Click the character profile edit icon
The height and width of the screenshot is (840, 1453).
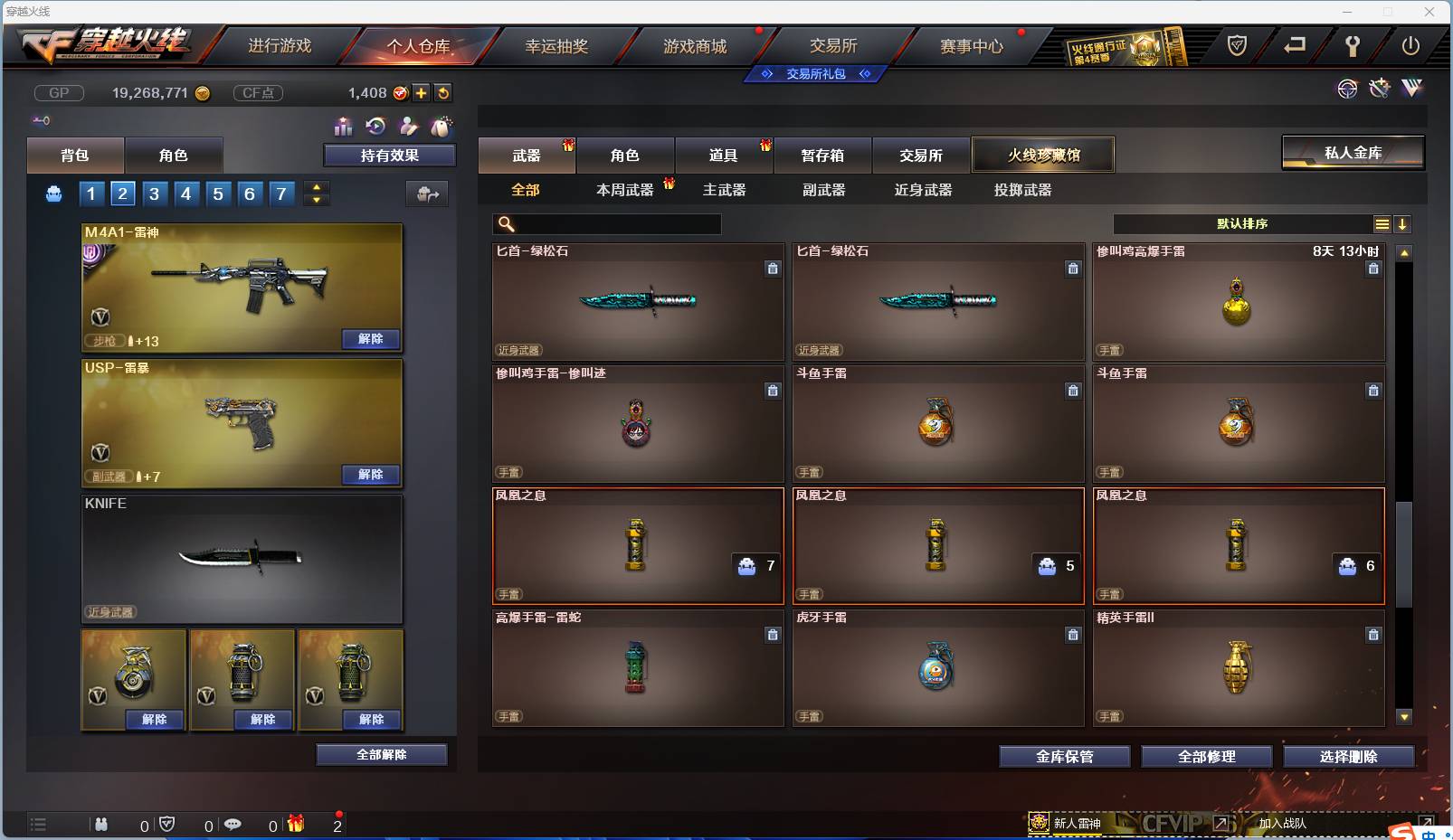pos(409,127)
